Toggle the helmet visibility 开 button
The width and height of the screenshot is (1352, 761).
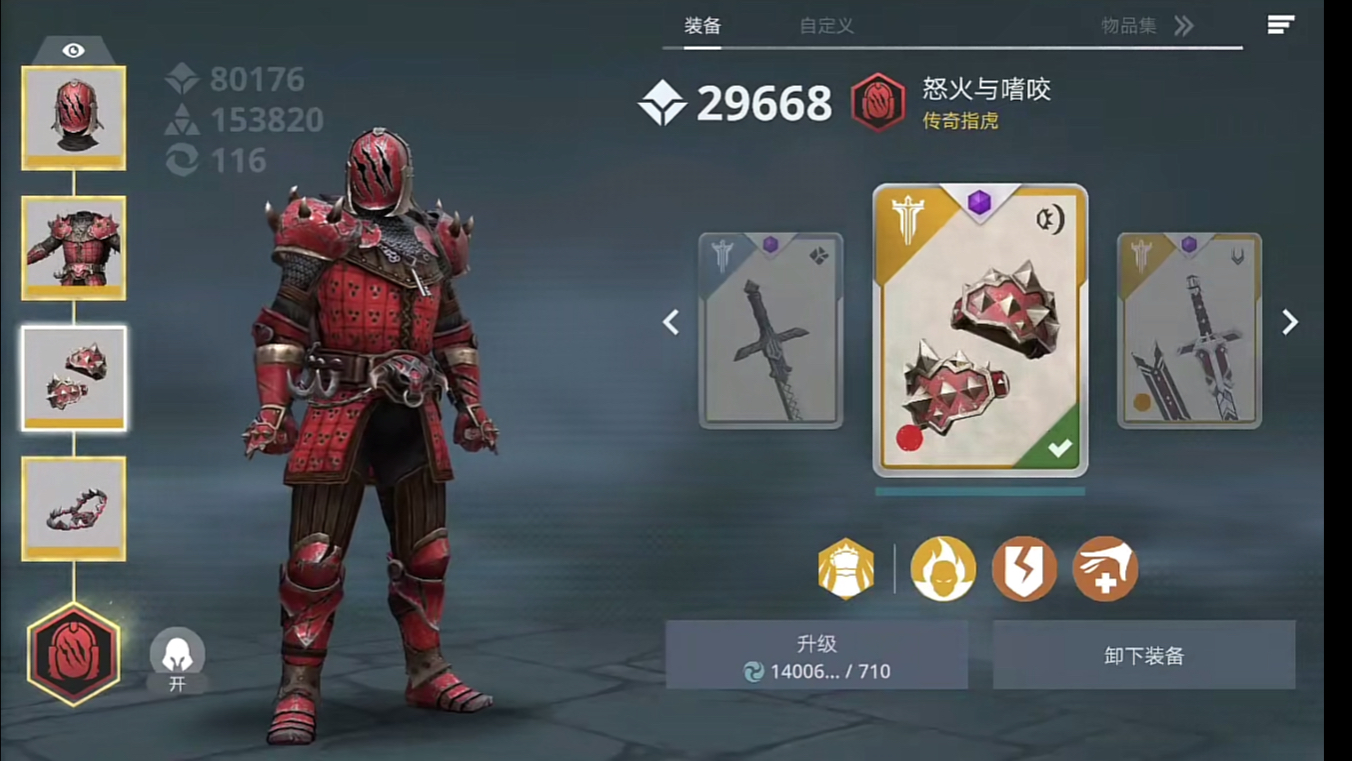click(x=177, y=661)
